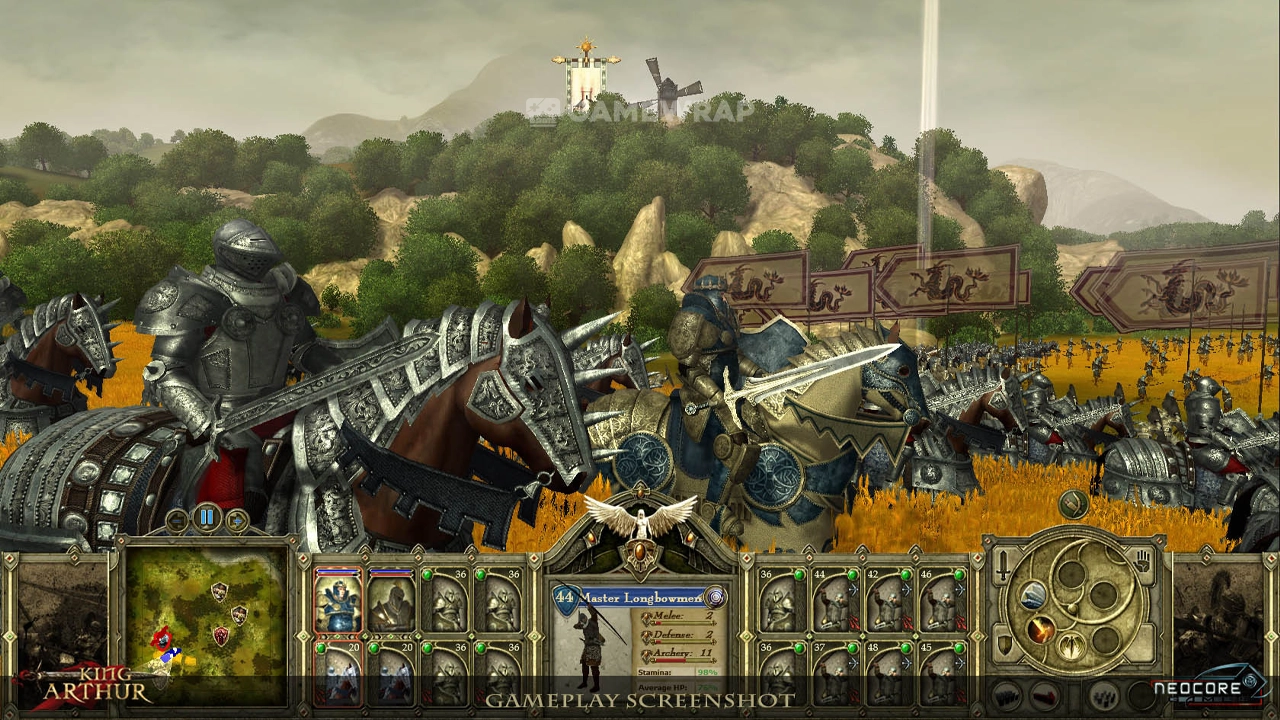Activate the fire spell icon
1280x720 pixels.
click(1042, 631)
